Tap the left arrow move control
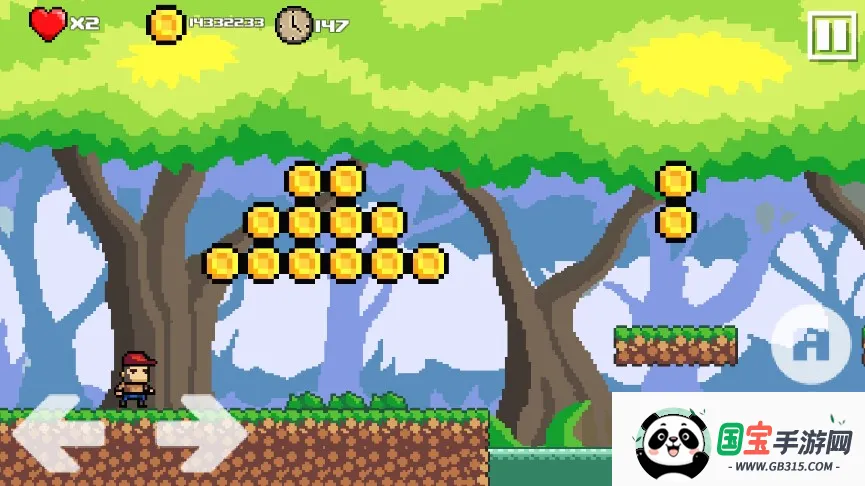 pos(58,433)
